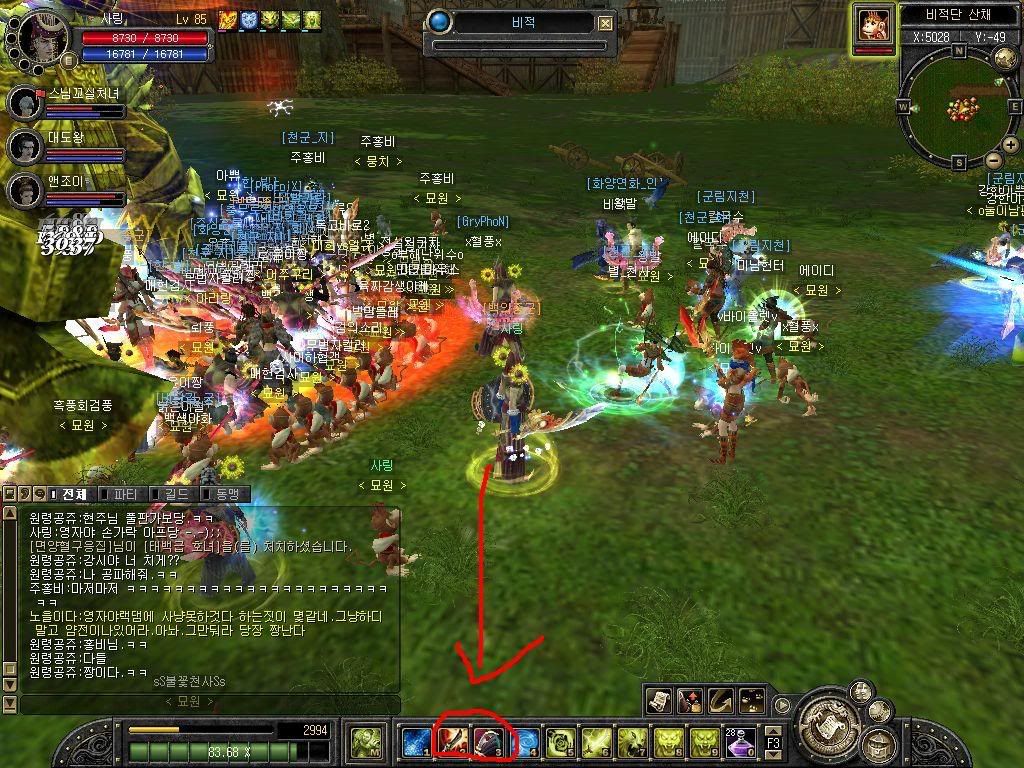Activate the hotbar skill in slot 3
This screenshot has width=1024, height=768.
pyautogui.click(x=491, y=741)
